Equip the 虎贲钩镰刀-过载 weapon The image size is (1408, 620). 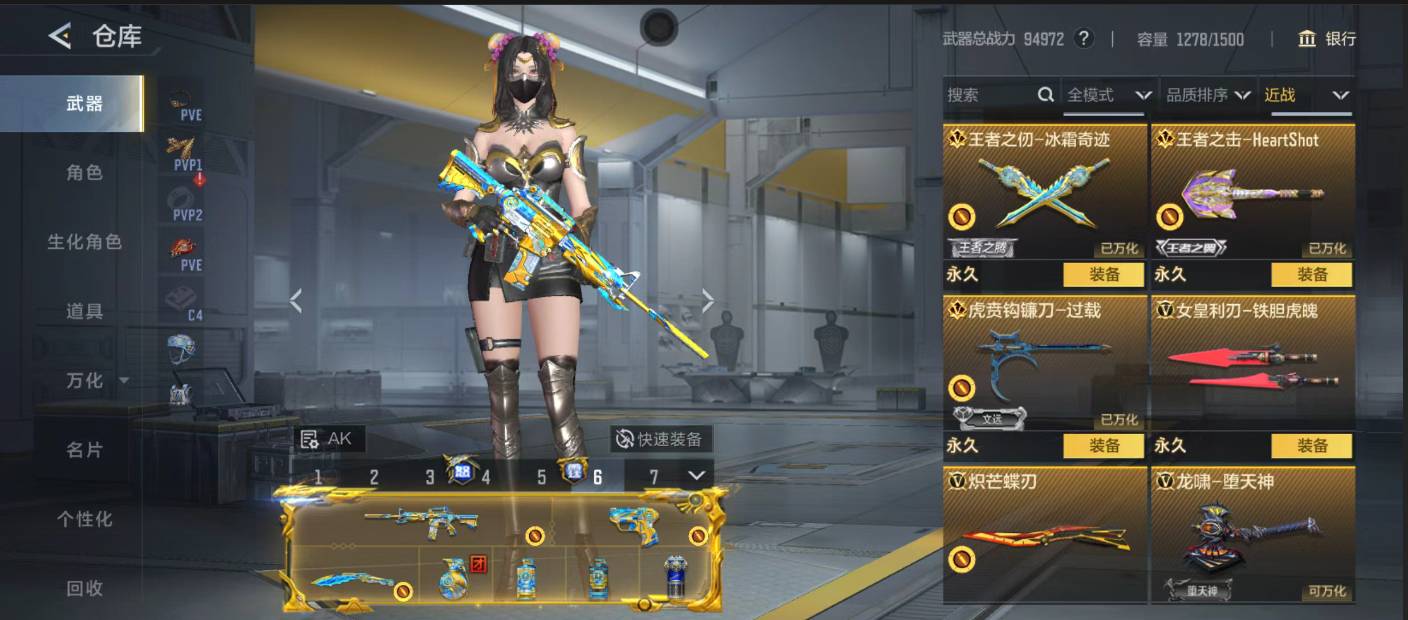click(1103, 445)
